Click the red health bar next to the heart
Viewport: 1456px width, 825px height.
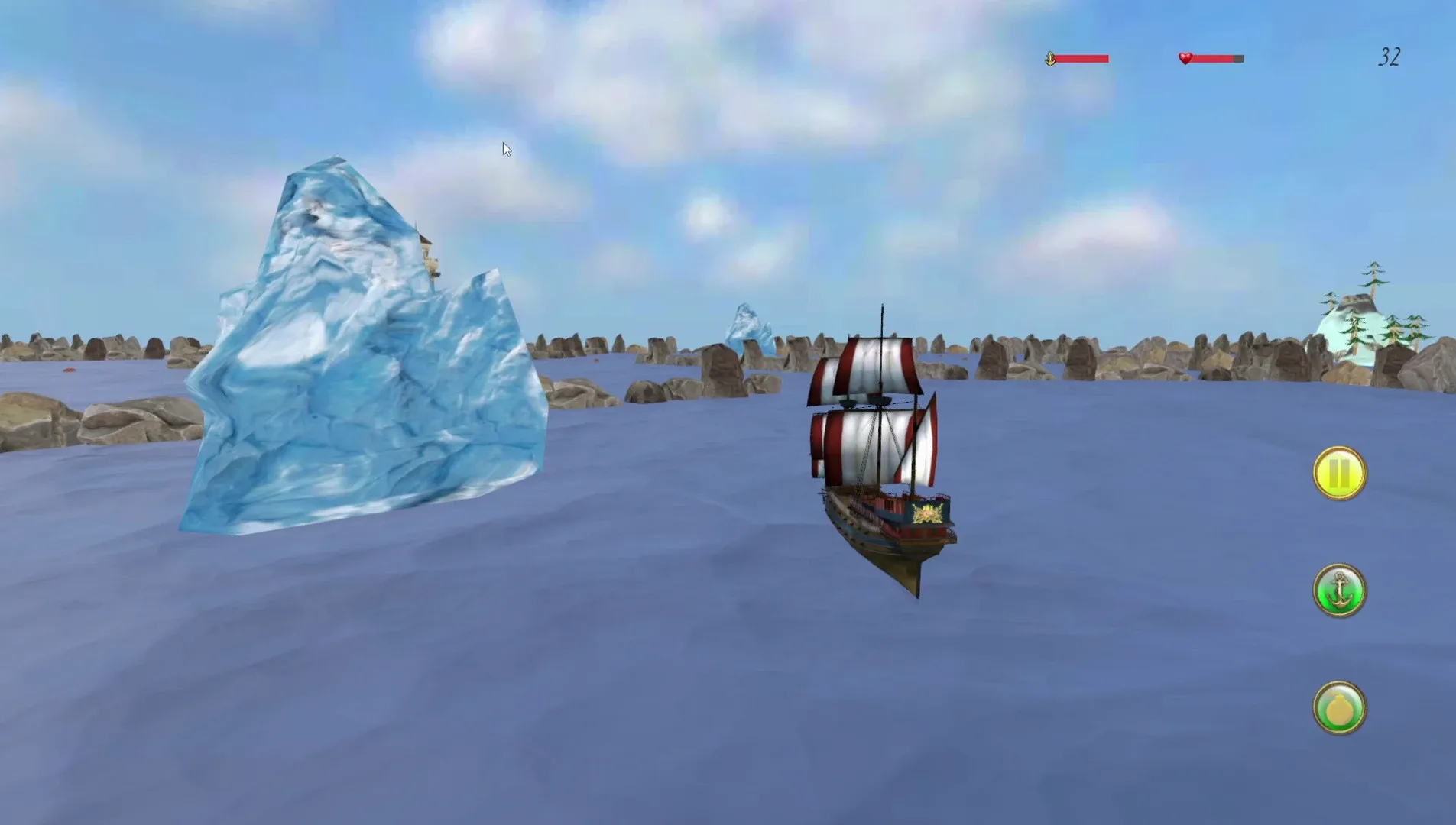(1215, 57)
